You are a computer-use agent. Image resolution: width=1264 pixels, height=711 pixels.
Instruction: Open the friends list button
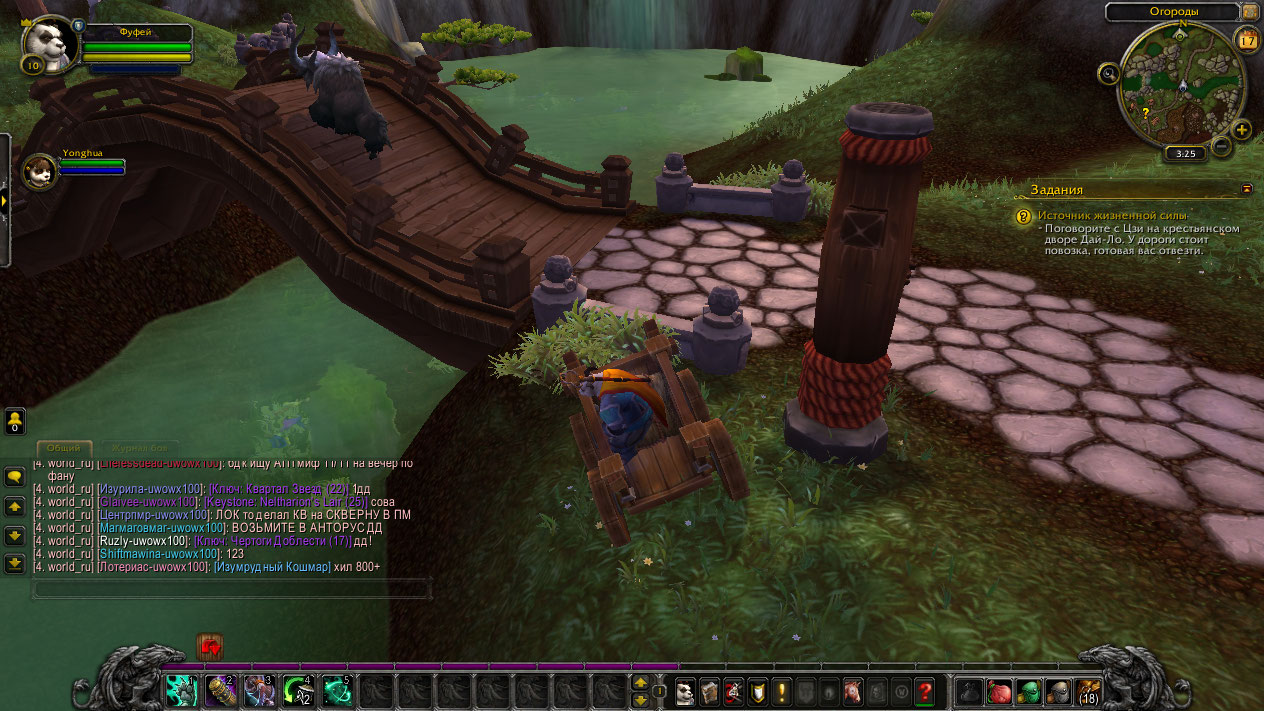pyautogui.click(x=15, y=422)
